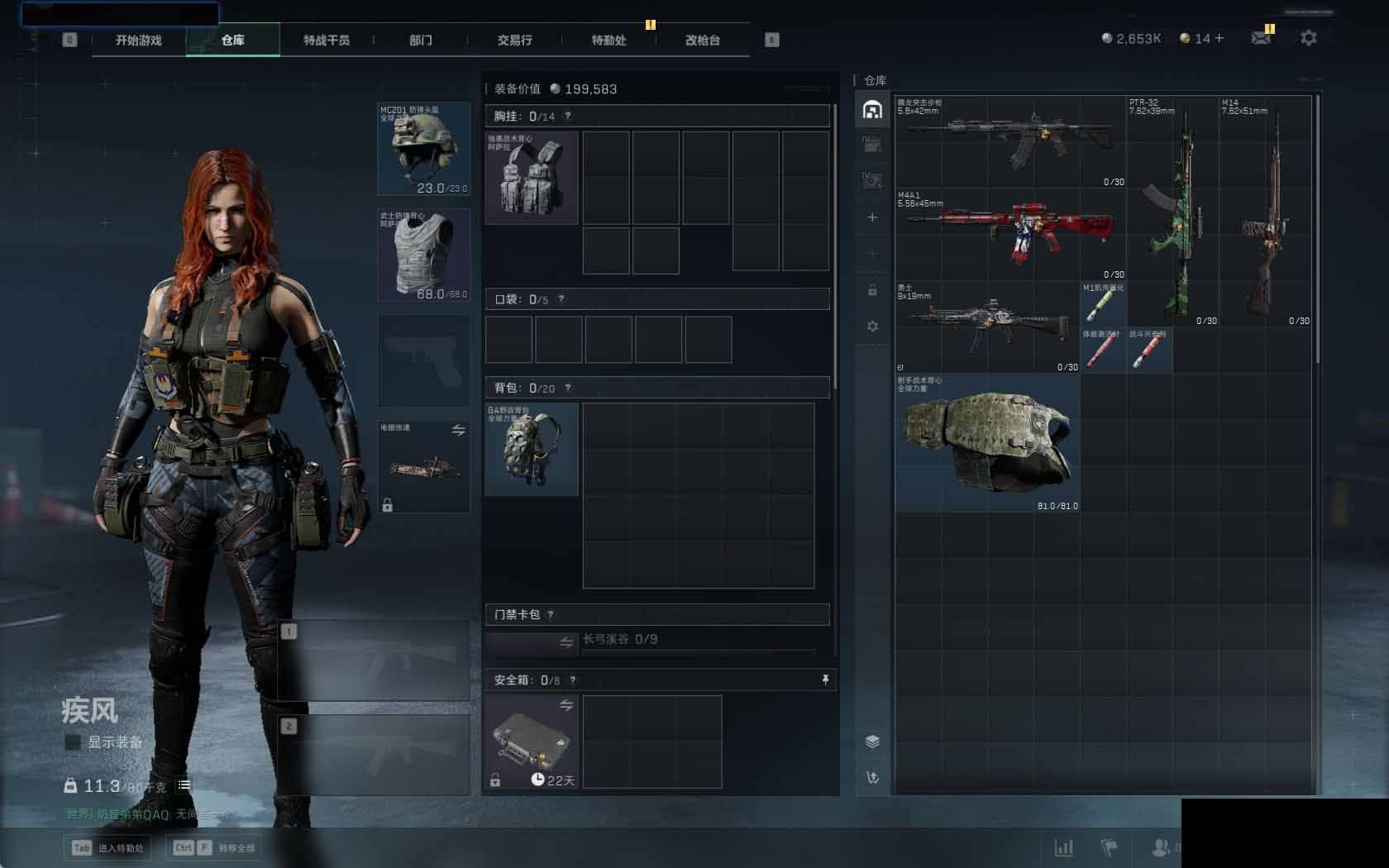The height and width of the screenshot is (868, 1389).
Task: Select the equipped body armor vest slot
Action: [424, 255]
